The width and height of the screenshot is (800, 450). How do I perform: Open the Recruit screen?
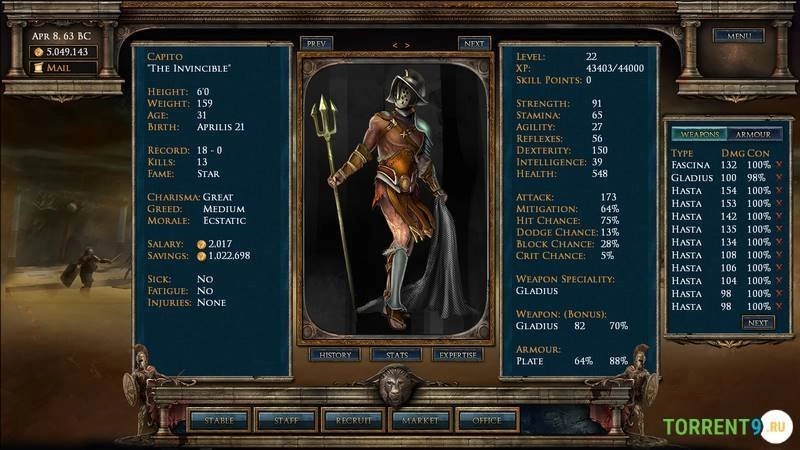(353, 421)
